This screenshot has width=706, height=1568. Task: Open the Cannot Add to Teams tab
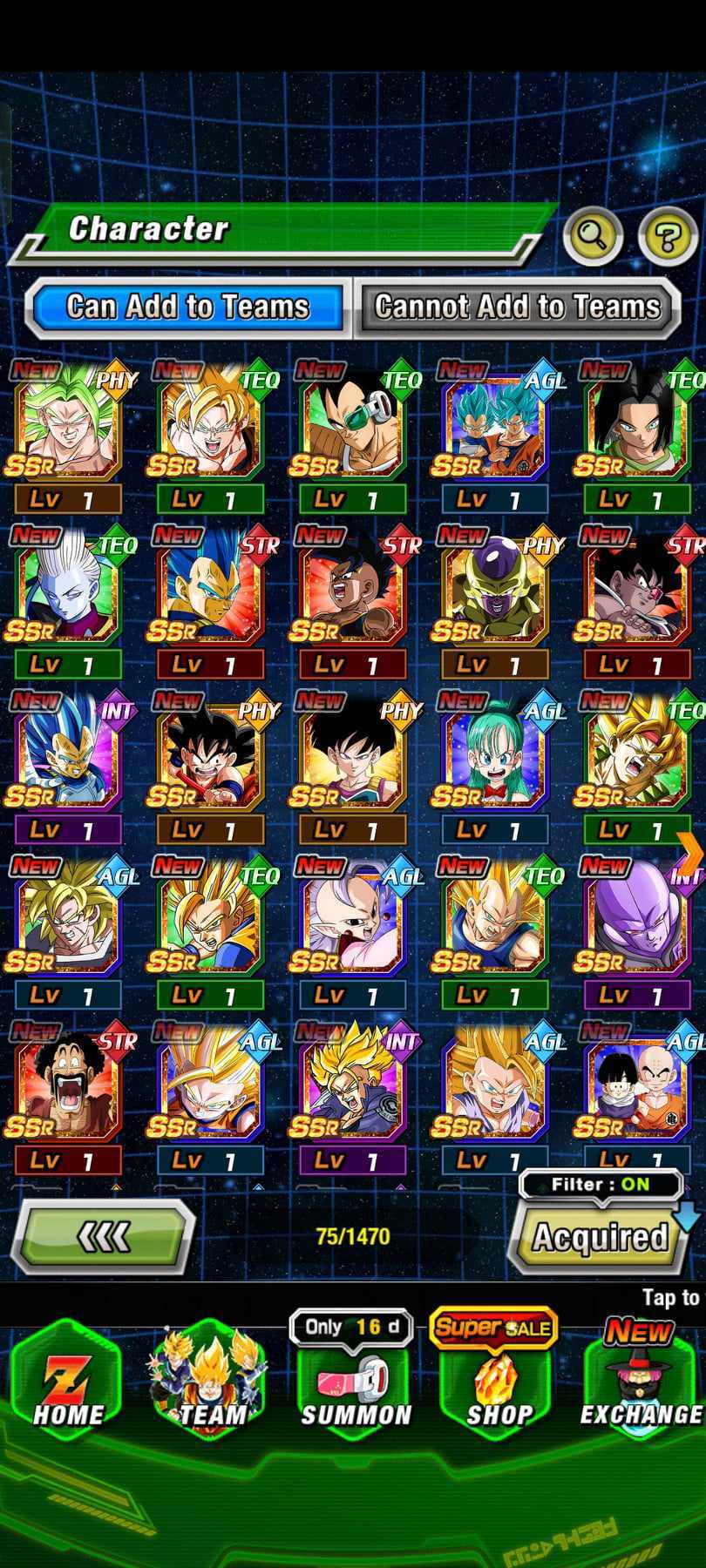517,307
